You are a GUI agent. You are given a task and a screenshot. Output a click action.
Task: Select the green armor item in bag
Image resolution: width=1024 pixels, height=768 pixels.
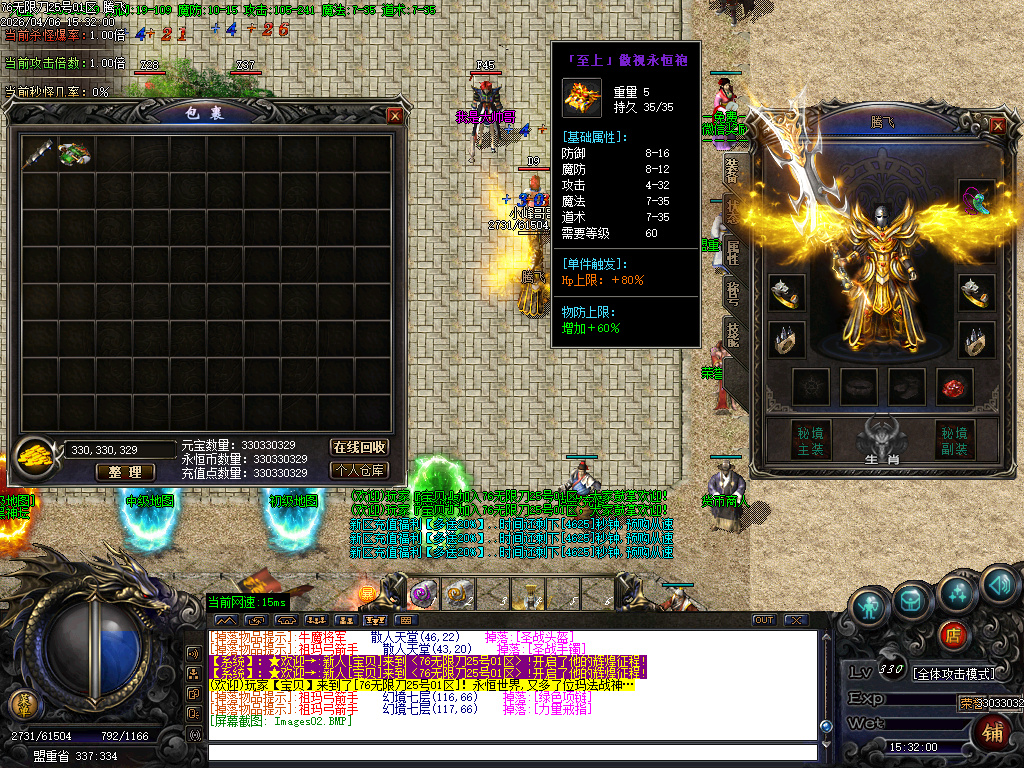(73, 153)
